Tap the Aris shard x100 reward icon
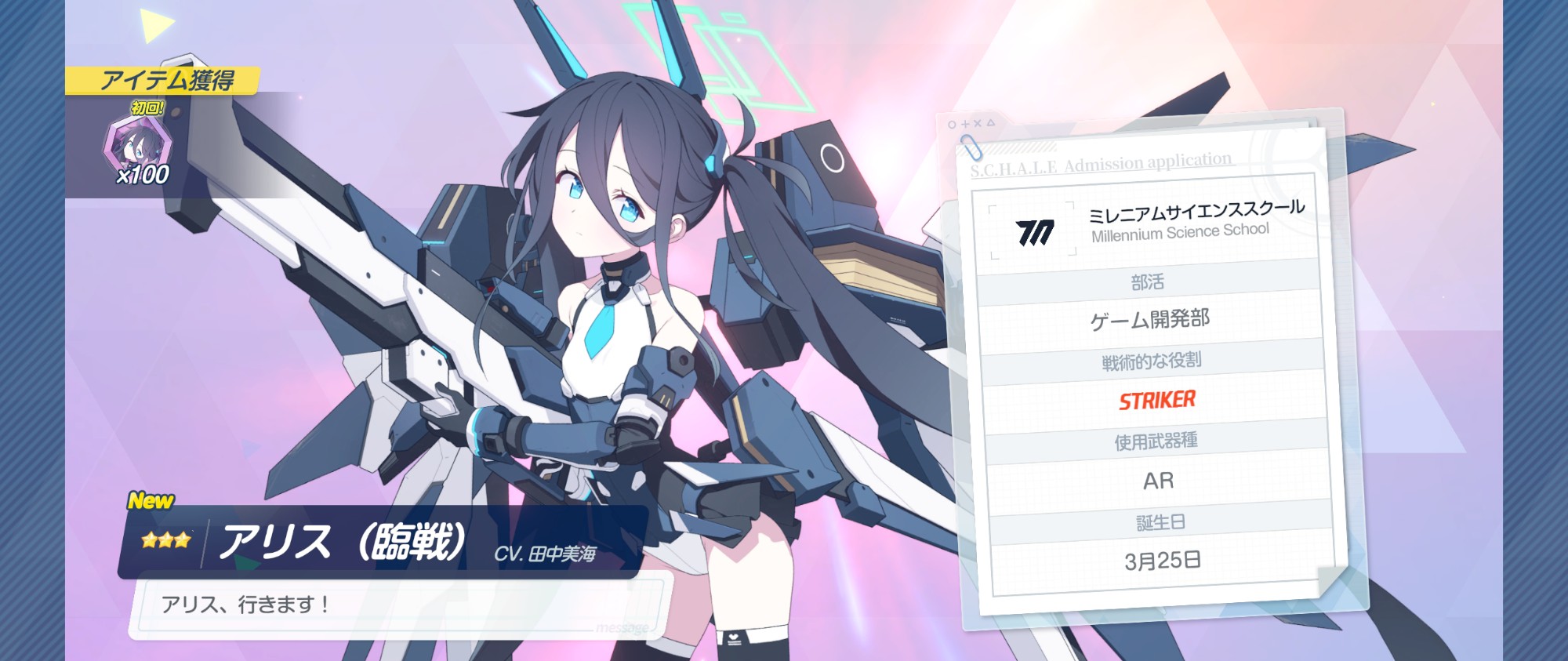The image size is (1568, 661). (x=136, y=146)
